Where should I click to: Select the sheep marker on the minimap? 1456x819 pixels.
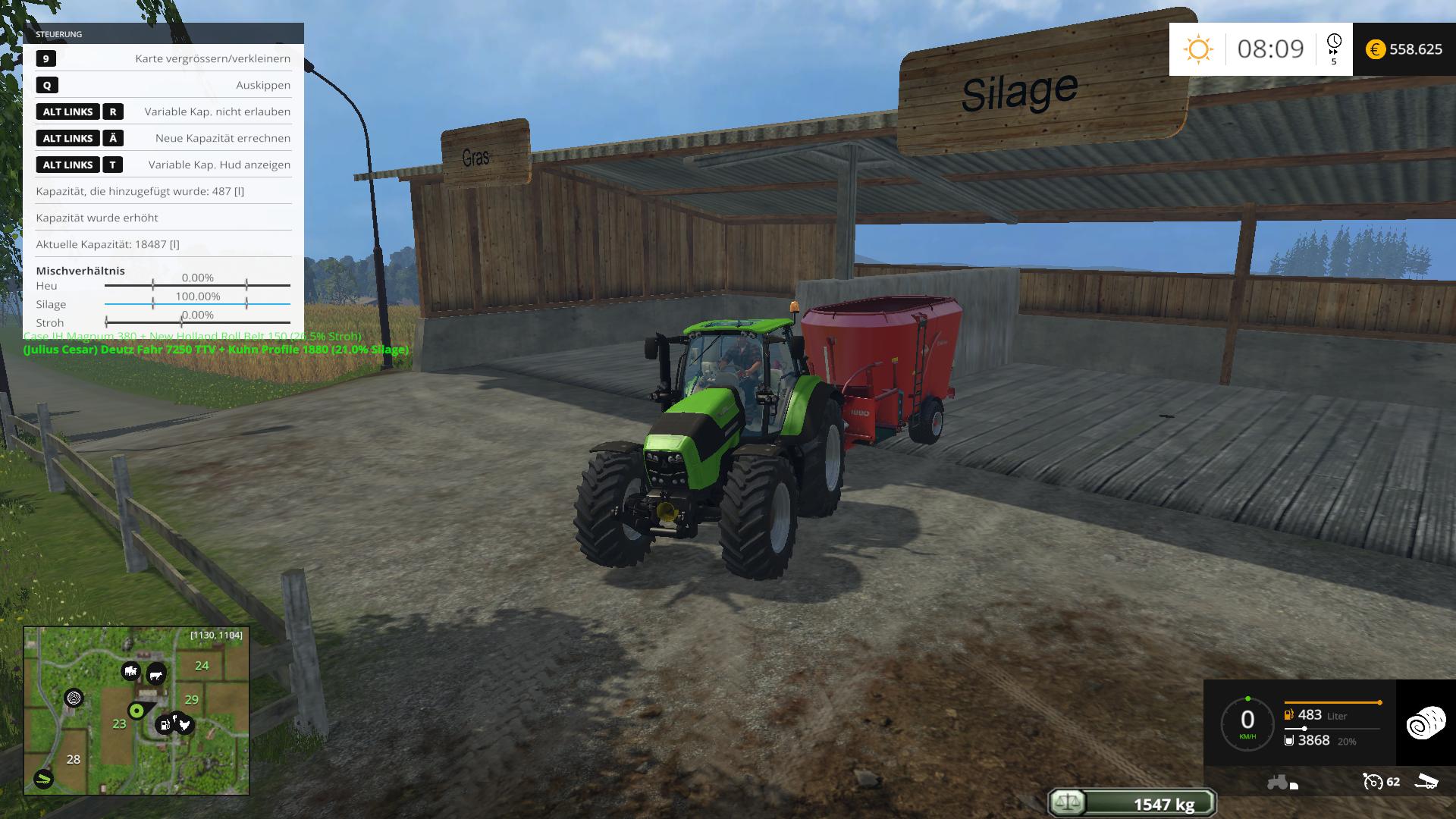(130, 671)
